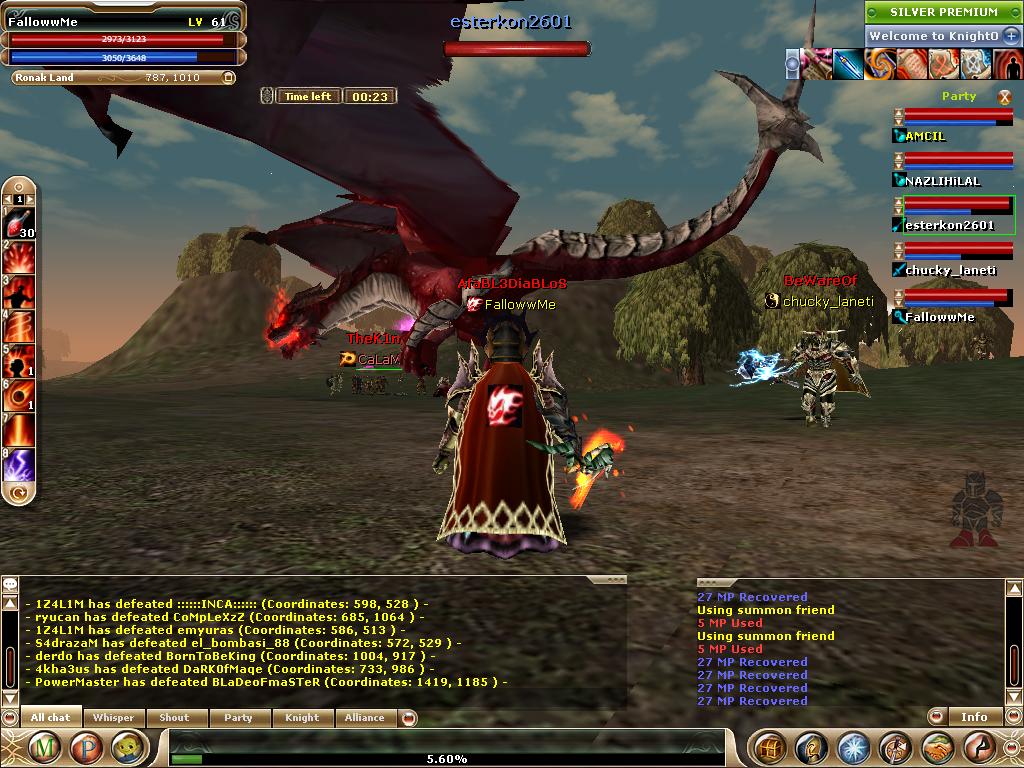
Task: Expand the Welcome notice with plus button
Action: coord(1011,36)
